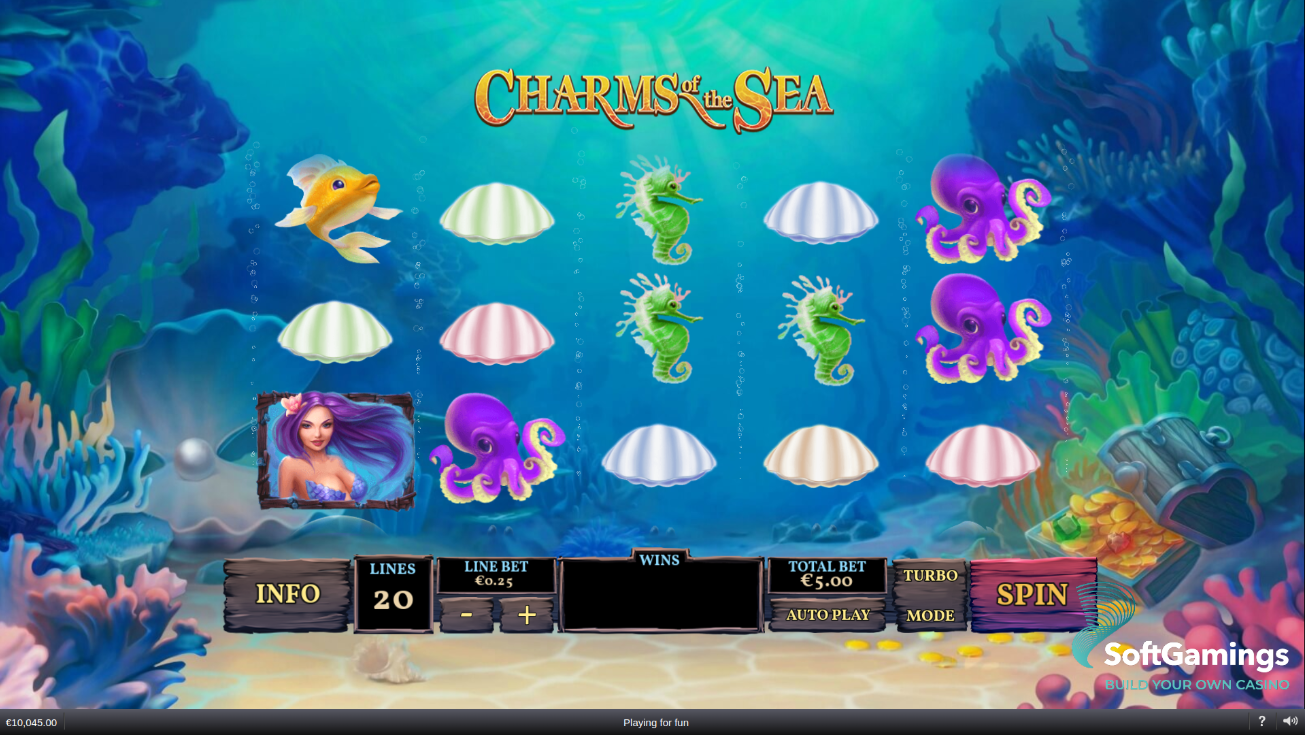Change the number of Lines

393,595
